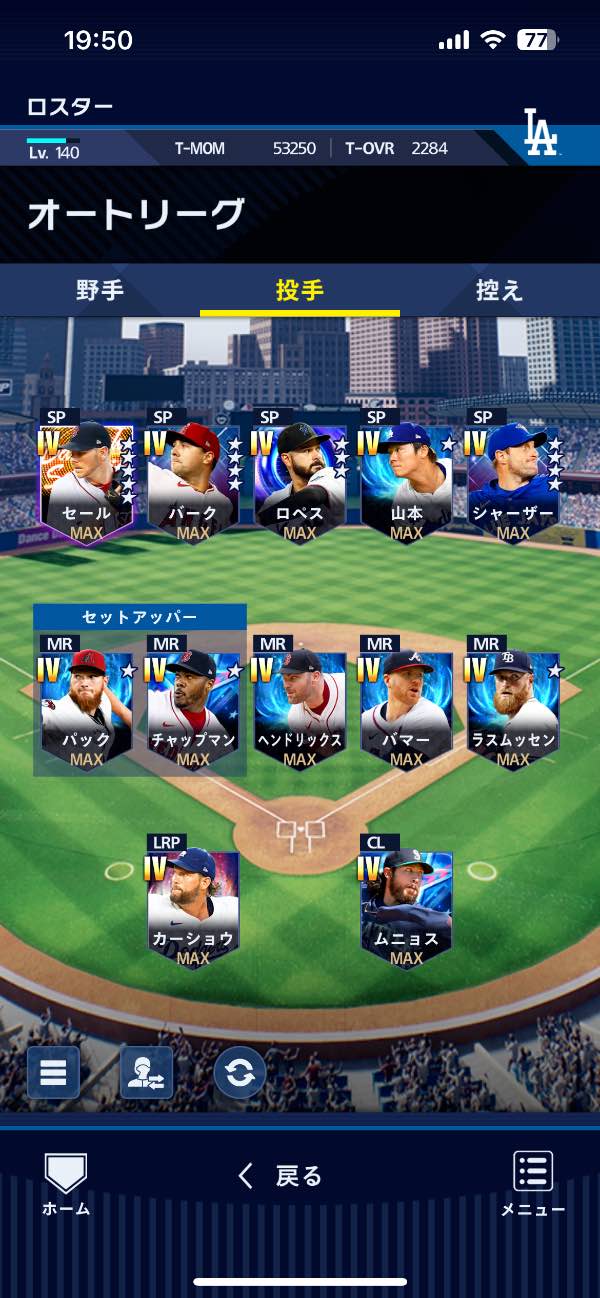Viewport: 600px width, 1298px height.
Task: Activate the circular refresh button
Action: pyautogui.click(x=240, y=1072)
